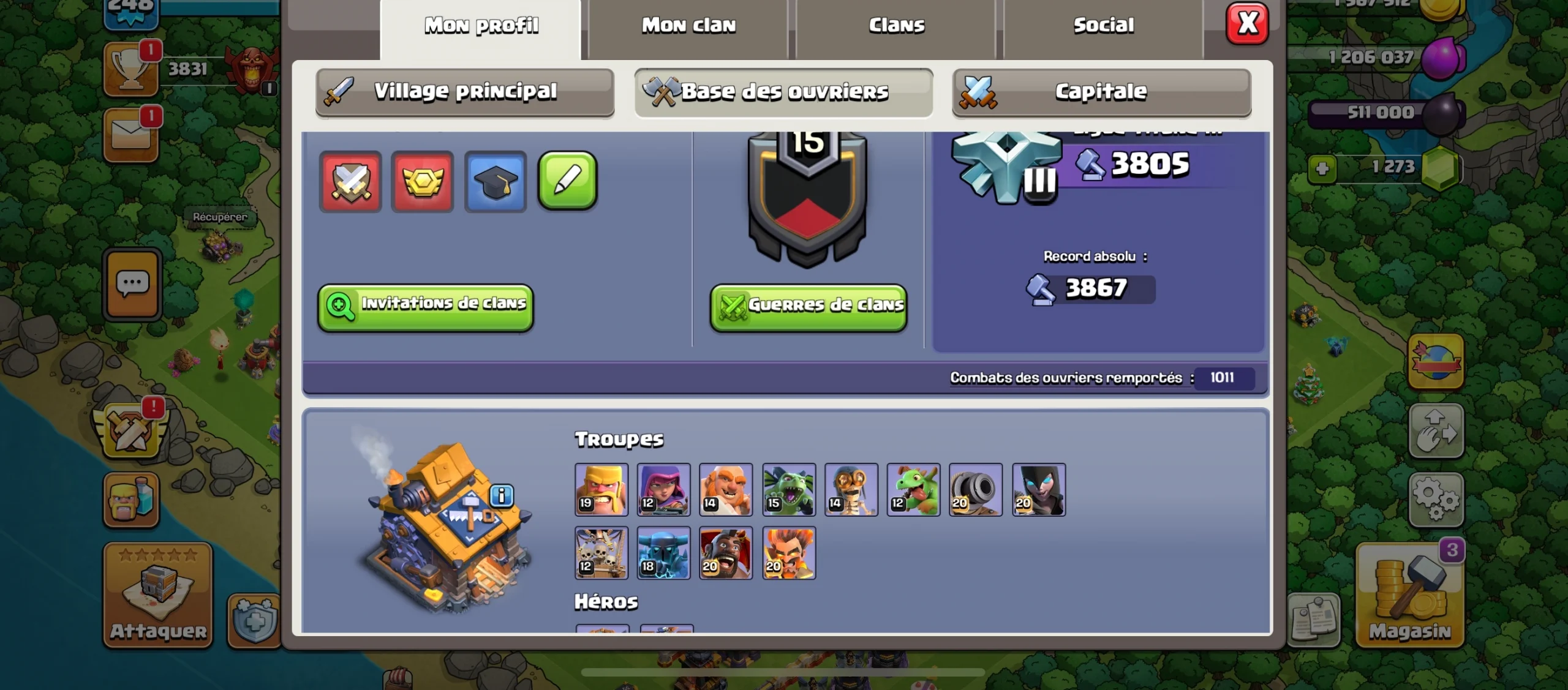Add gems with the green plus button
The image size is (1568, 690).
coord(1322,168)
